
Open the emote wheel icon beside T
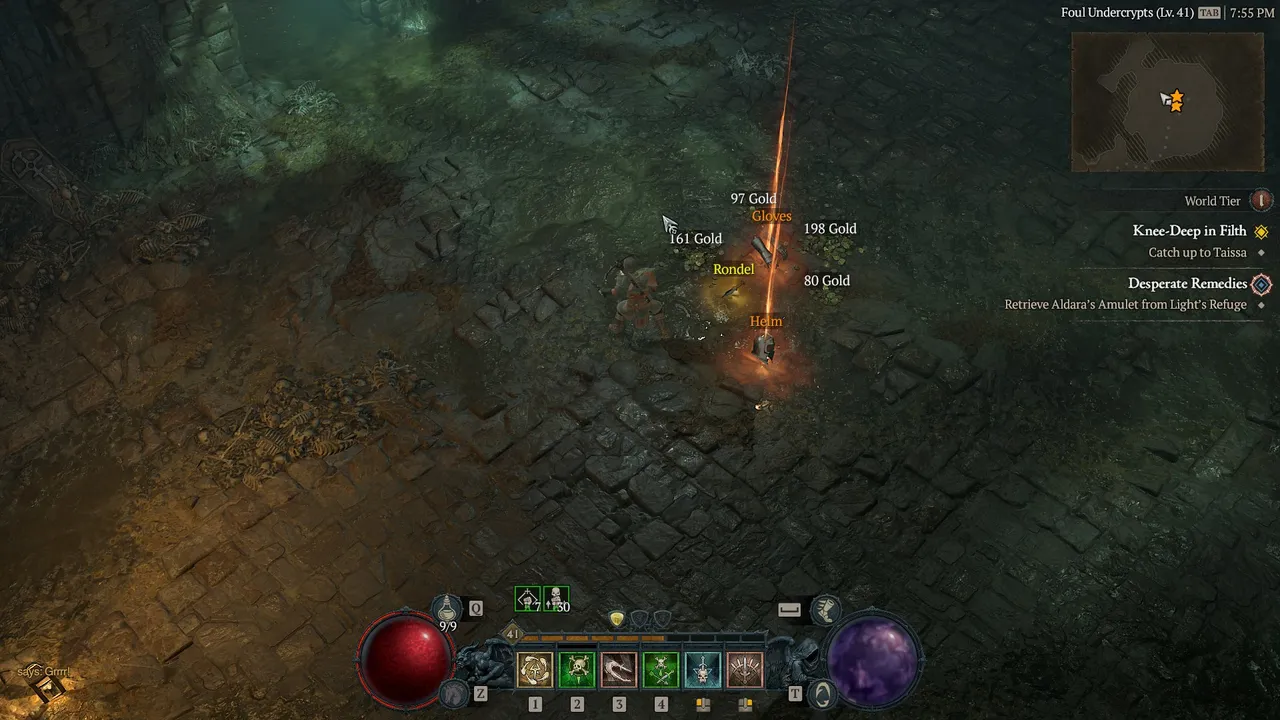[x=821, y=692]
